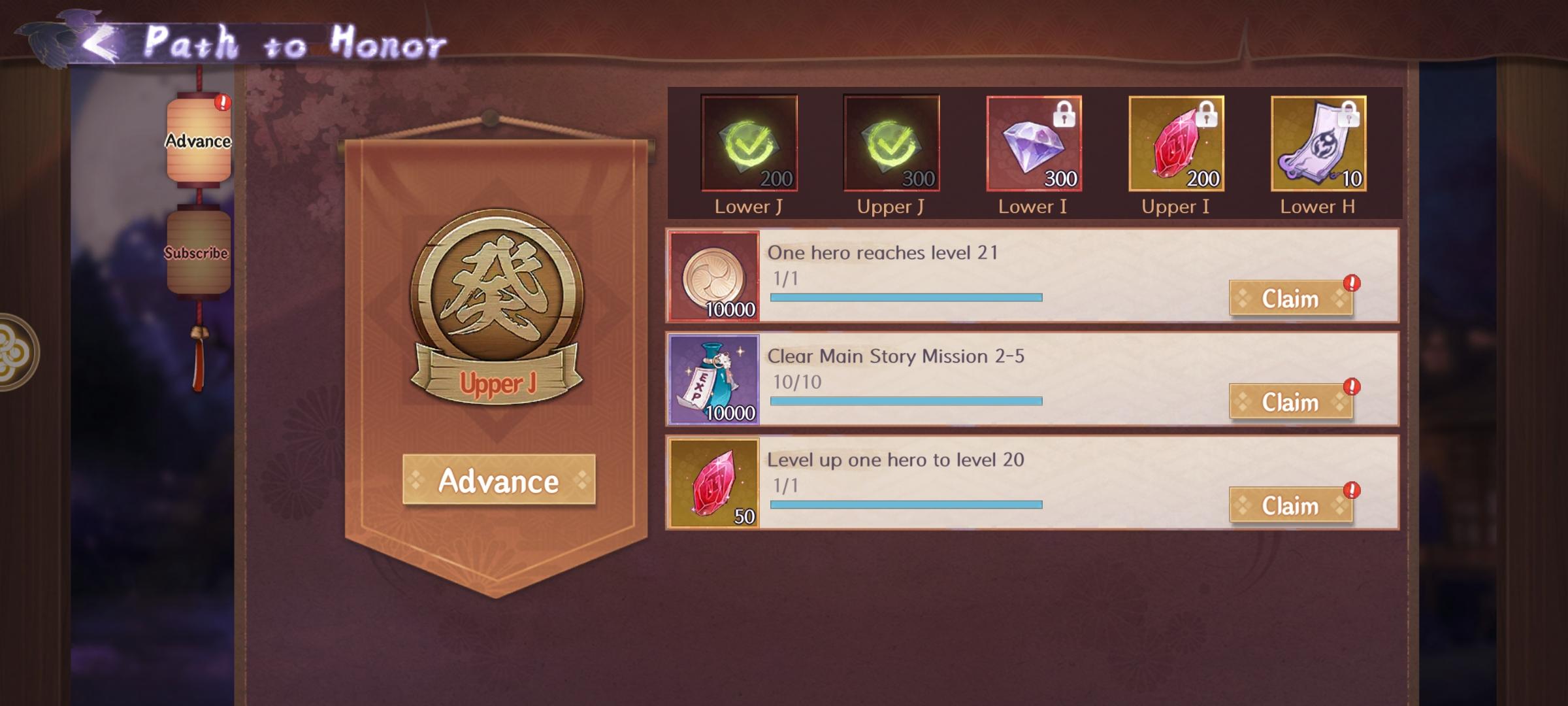Click the back arrow beside Path to Honor
The height and width of the screenshot is (706, 1568).
coord(99,41)
